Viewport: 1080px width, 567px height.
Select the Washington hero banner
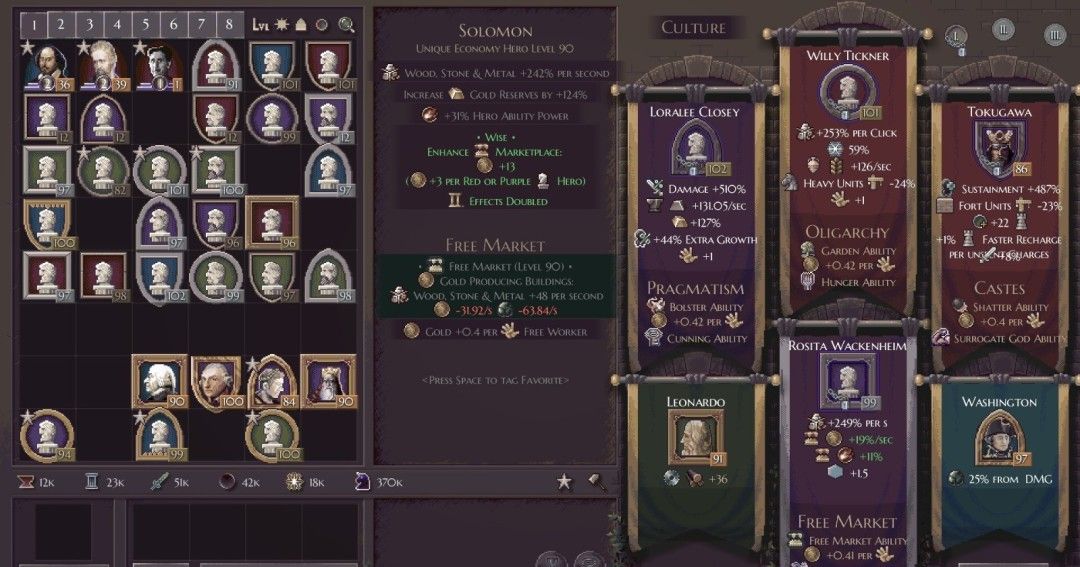(999, 440)
